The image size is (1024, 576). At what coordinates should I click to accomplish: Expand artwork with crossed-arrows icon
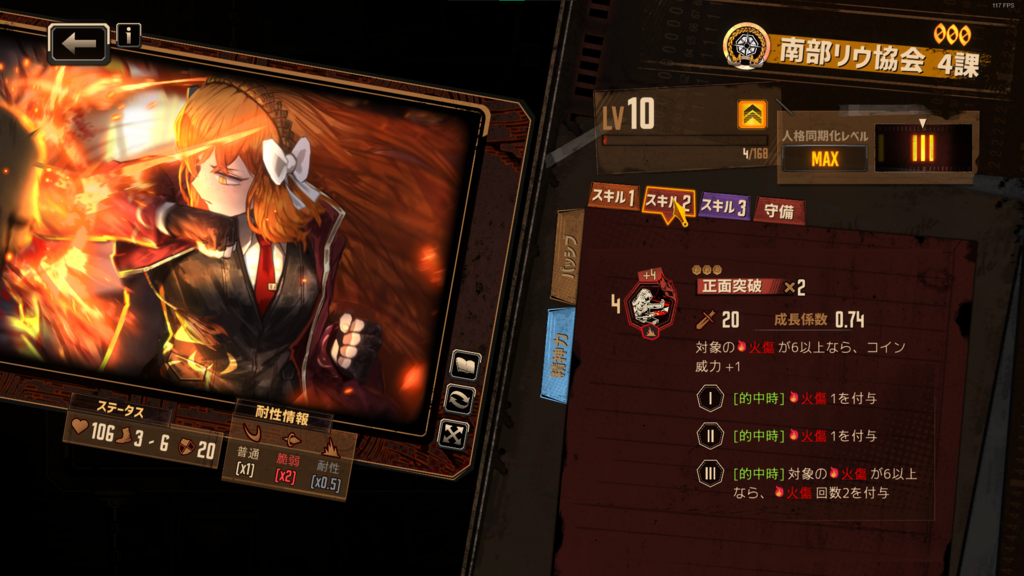pyautogui.click(x=453, y=434)
